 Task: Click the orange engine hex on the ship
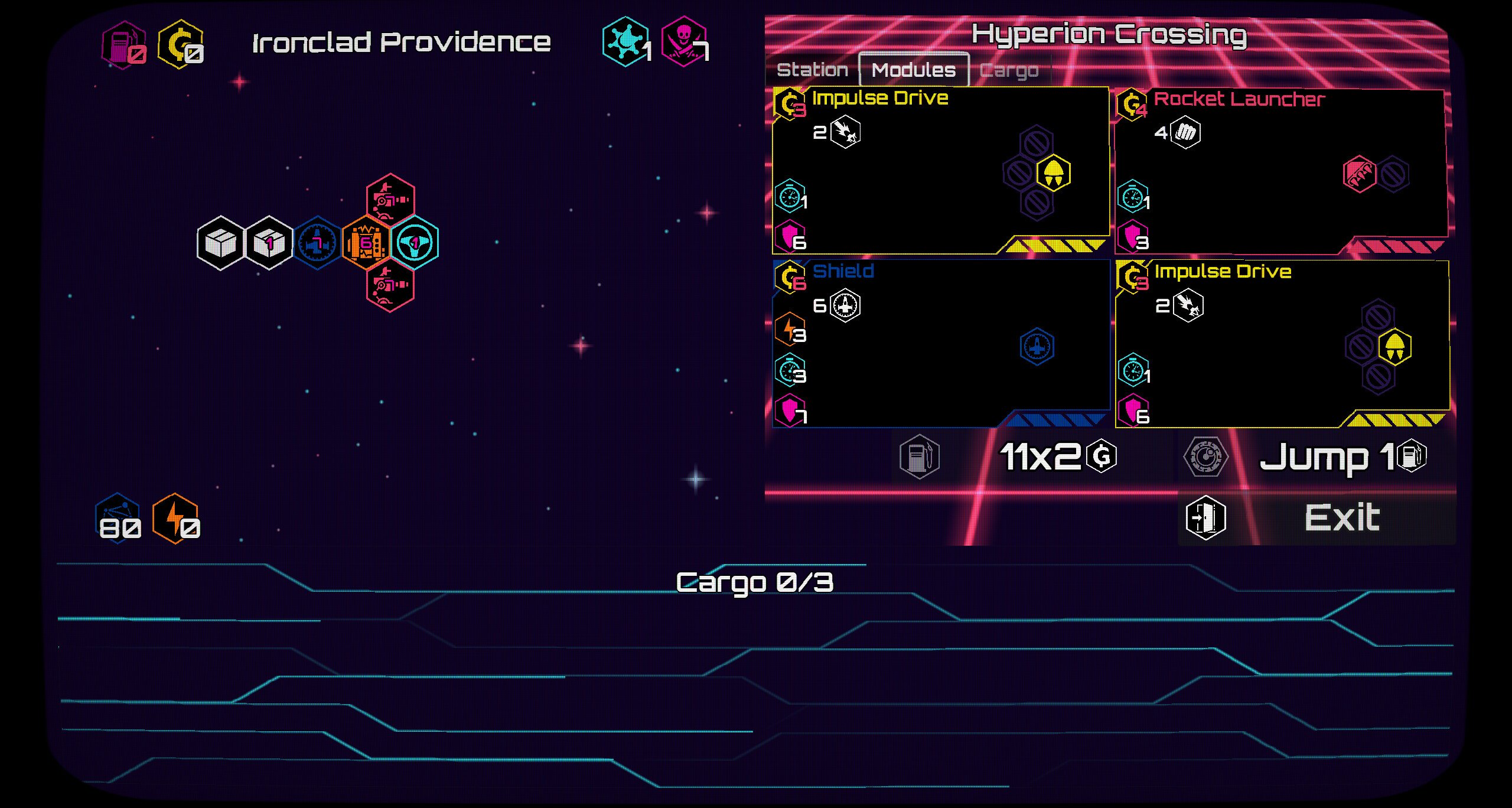(365, 244)
